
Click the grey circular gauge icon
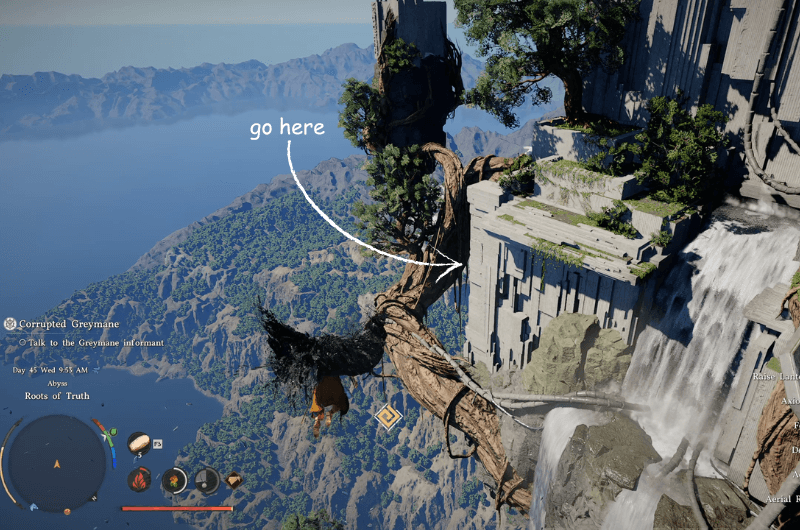(x=206, y=481)
